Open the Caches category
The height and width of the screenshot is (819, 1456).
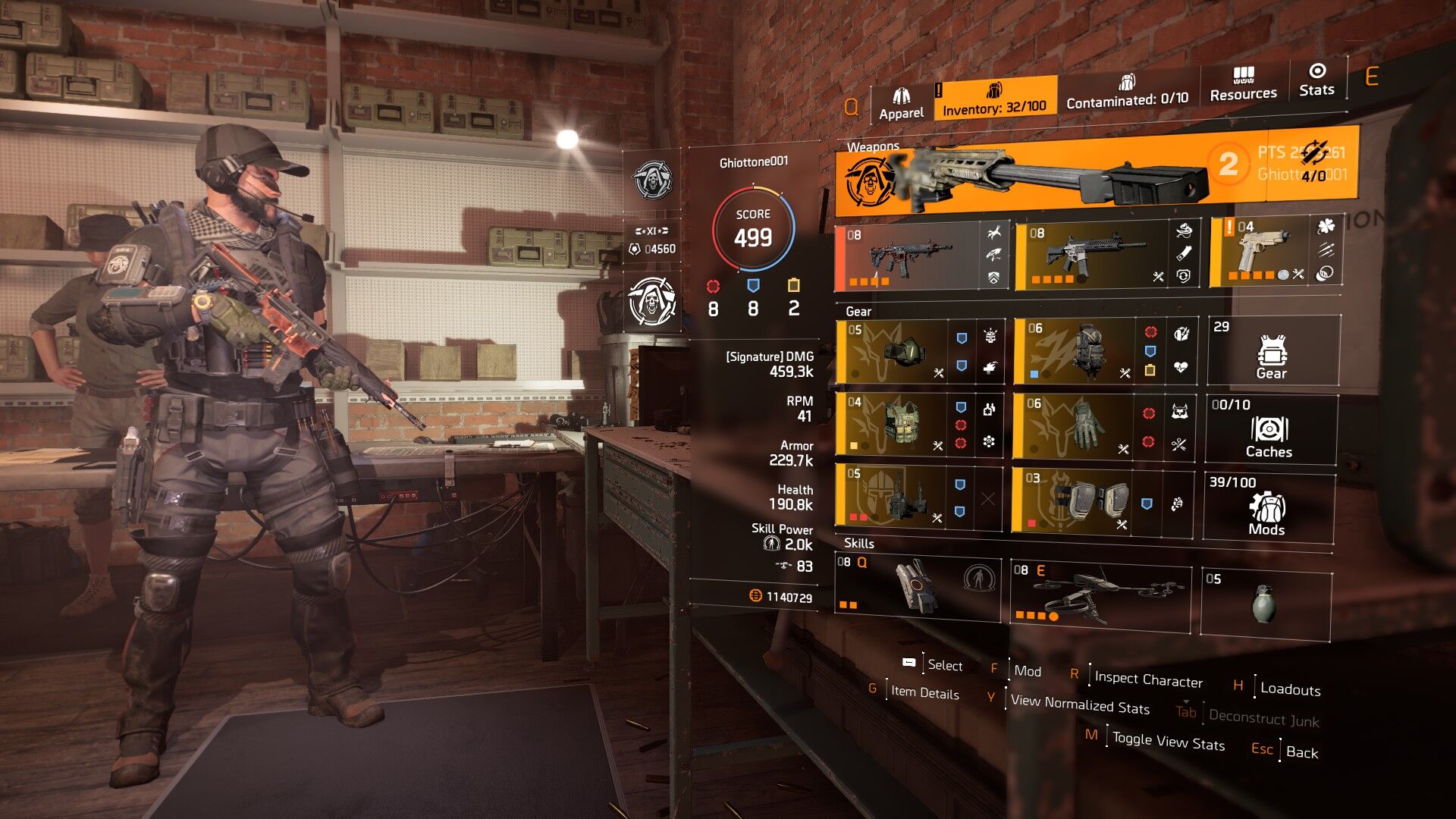pyautogui.click(x=1269, y=429)
